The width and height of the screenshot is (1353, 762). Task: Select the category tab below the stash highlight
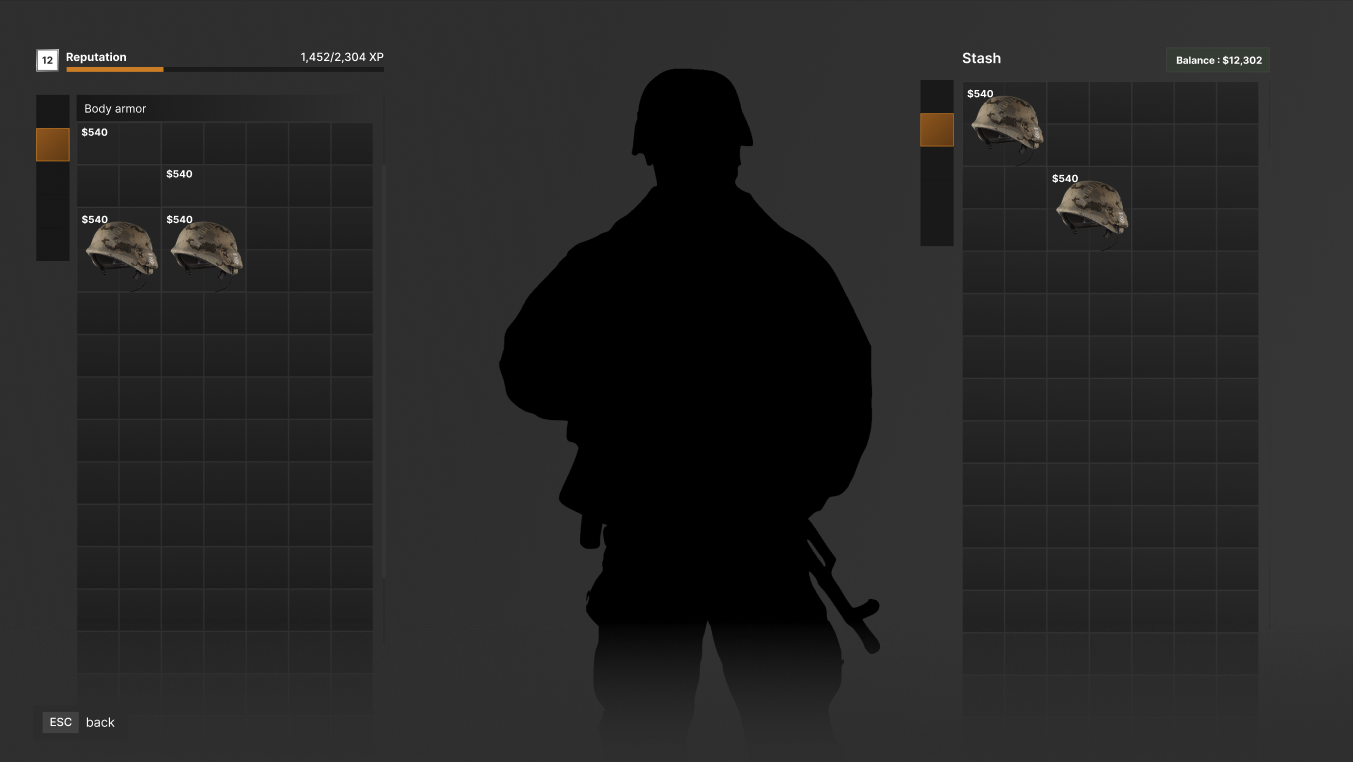937,165
